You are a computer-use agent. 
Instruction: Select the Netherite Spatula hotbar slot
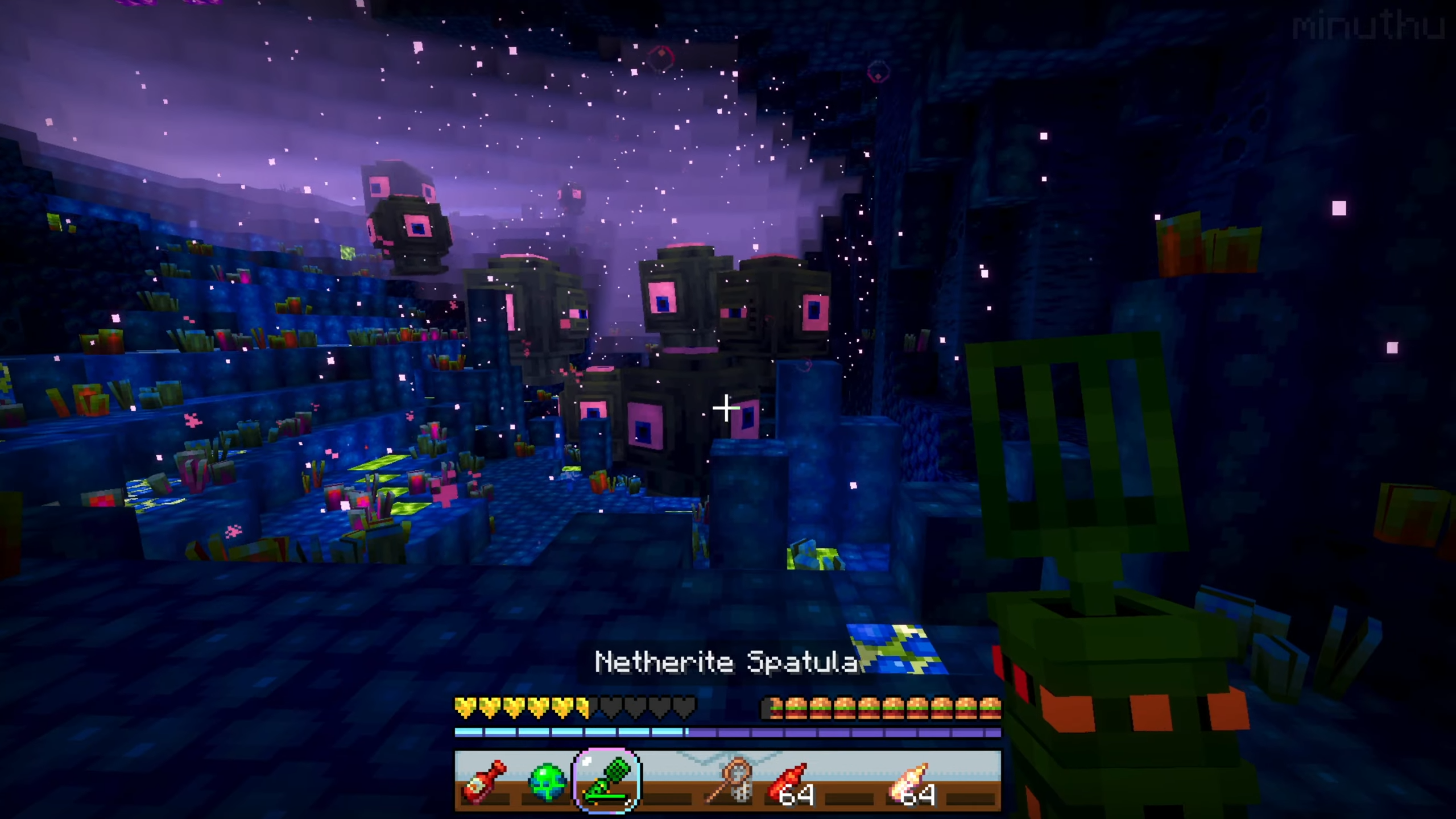point(607,781)
